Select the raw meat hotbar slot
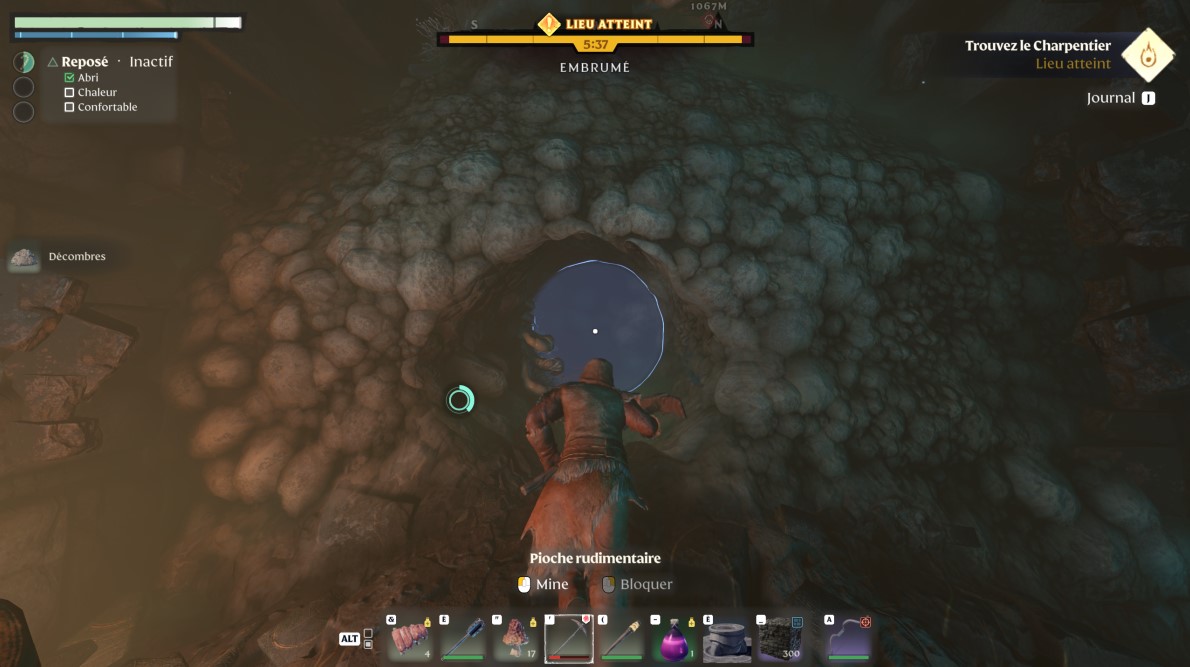The height and width of the screenshot is (667, 1190). (x=411, y=638)
